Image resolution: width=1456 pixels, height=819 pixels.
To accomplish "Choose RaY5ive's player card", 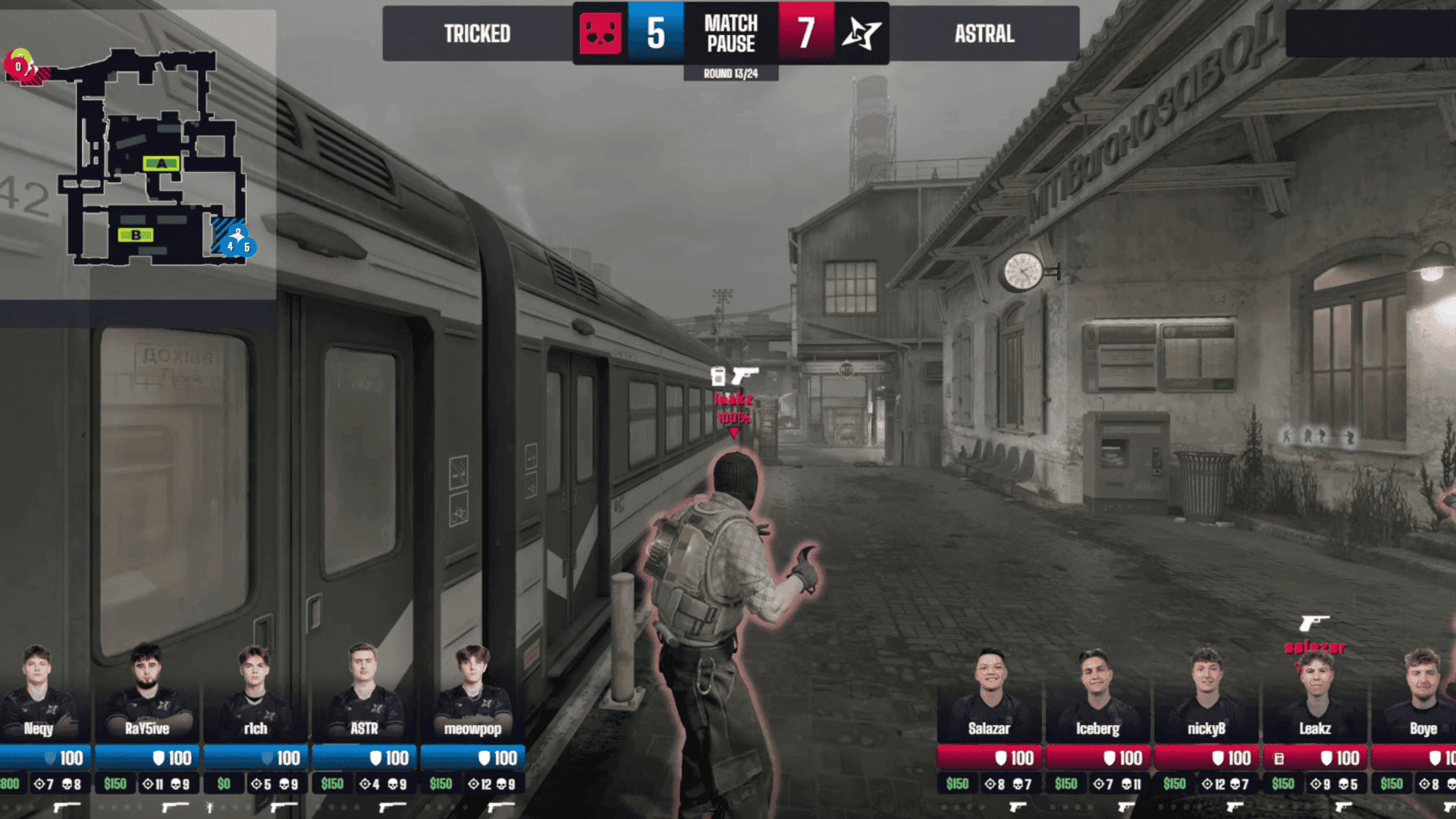I will click(146, 694).
